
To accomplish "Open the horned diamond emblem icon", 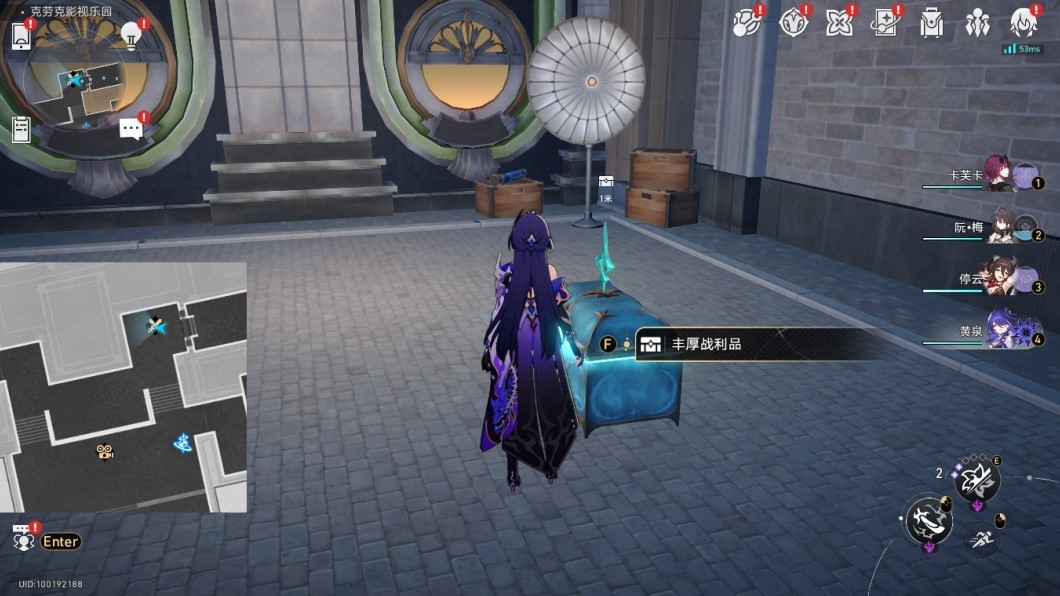I will (793, 23).
